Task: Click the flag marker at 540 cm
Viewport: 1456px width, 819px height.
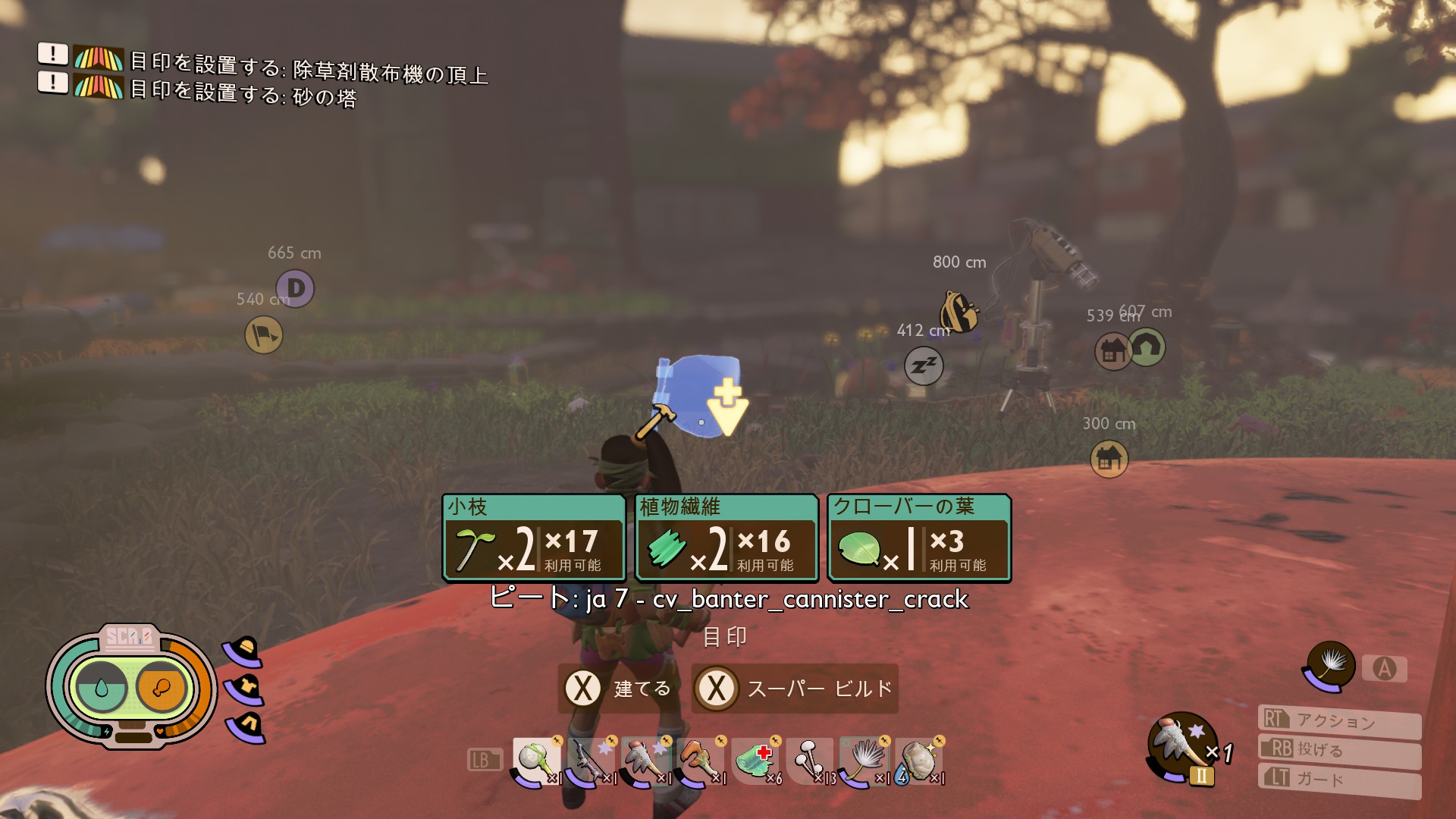Action: [x=264, y=335]
